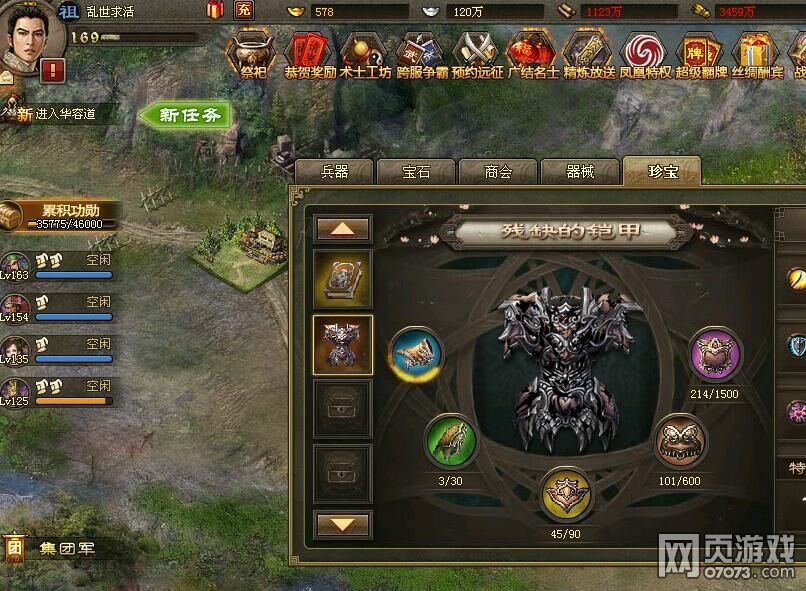Switch to the 器械 tab
This screenshot has width=806, height=591.
click(x=580, y=172)
